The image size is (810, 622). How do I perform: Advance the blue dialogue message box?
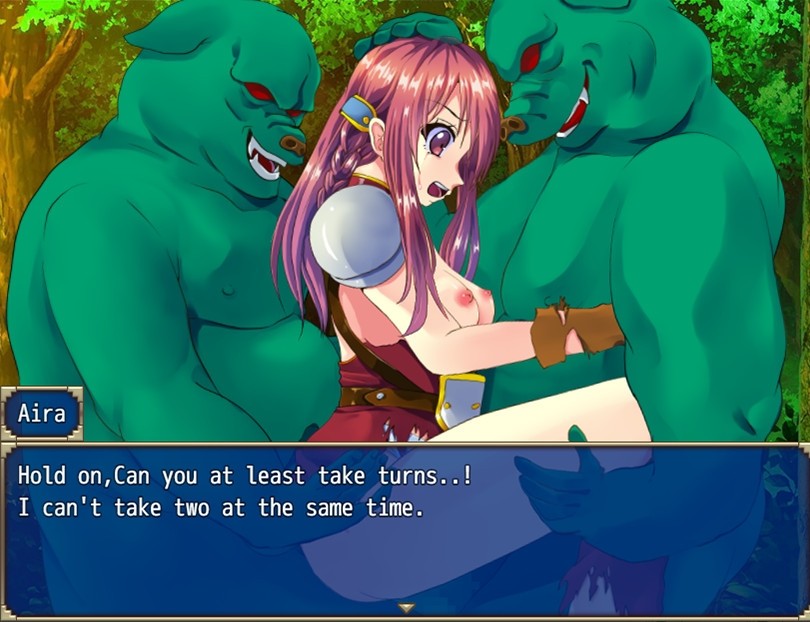coord(405,530)
